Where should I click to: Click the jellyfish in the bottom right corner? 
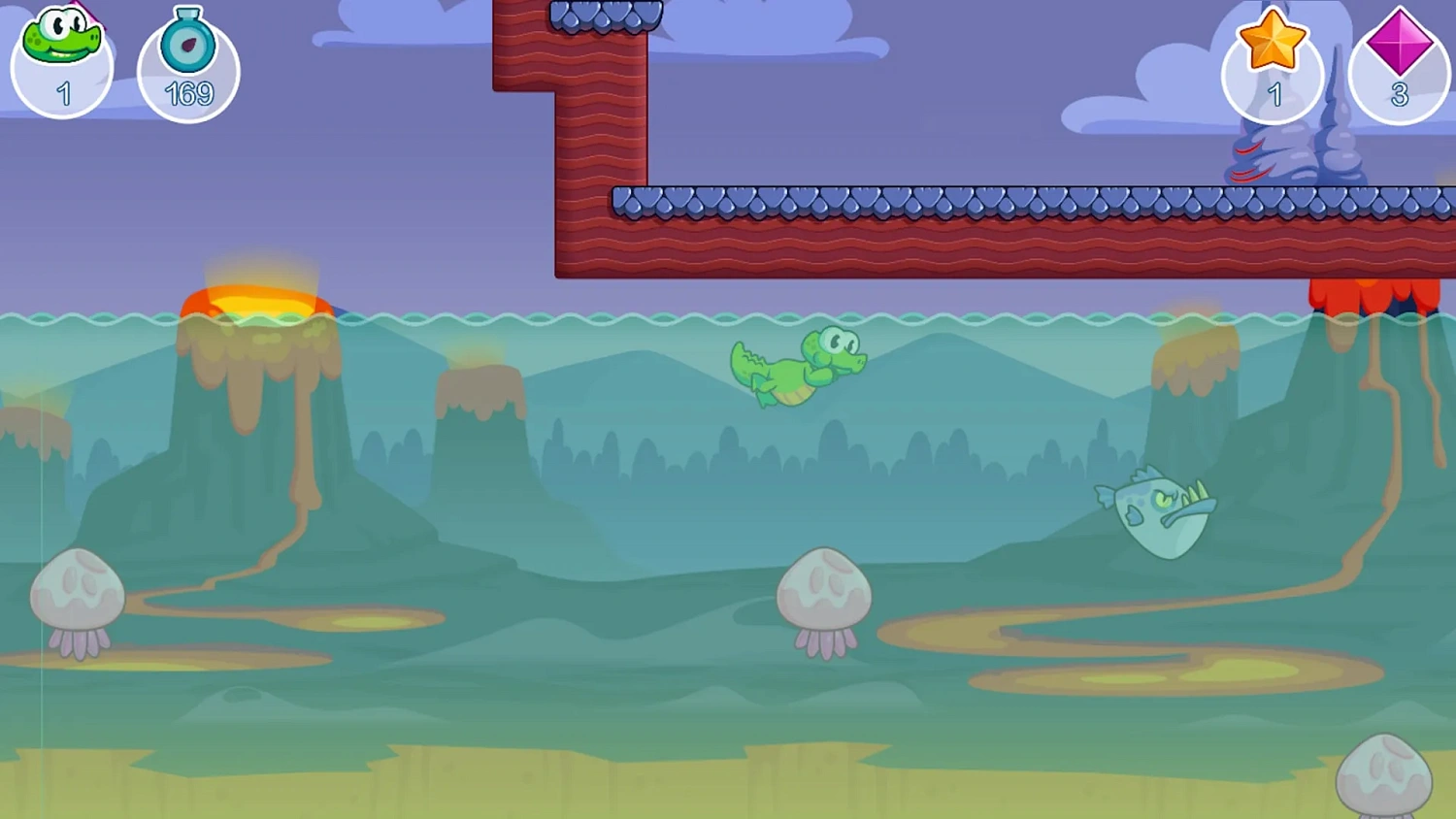[1386, 776]
